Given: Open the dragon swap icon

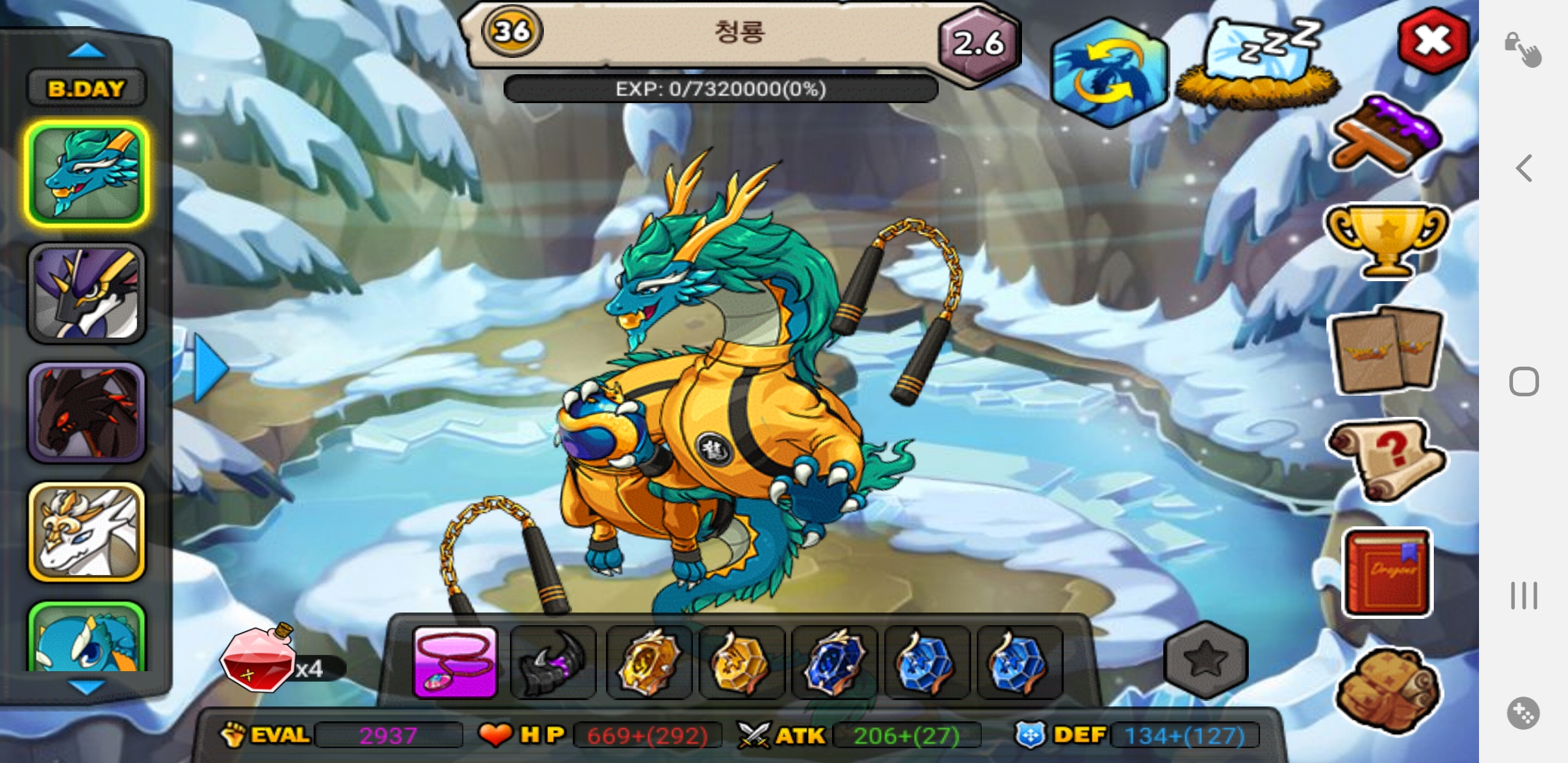Looking at the screenshot, I should click(1109, 73).
